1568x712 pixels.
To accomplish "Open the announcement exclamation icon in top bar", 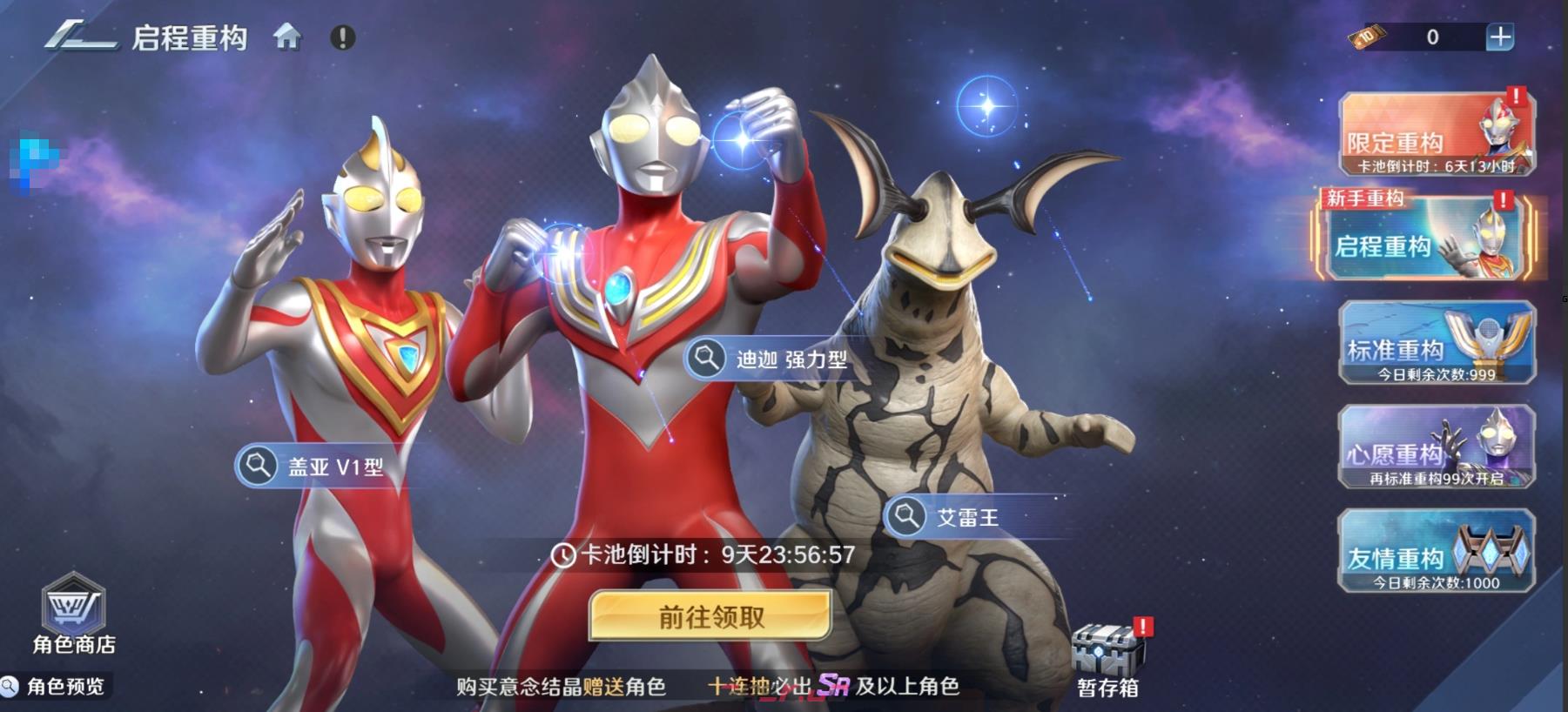I will (x=342, y=37).
